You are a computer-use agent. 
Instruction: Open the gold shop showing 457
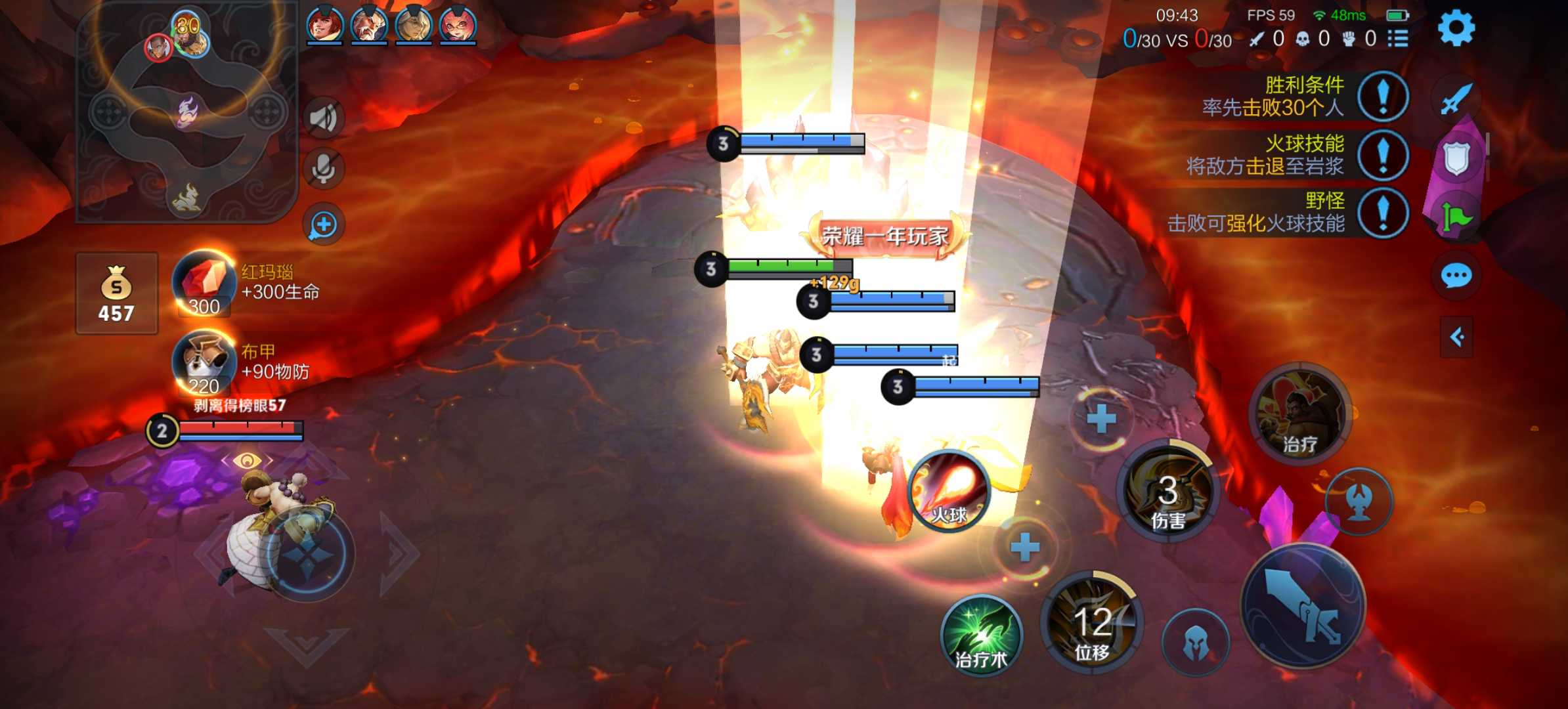(x=117, y=293)
